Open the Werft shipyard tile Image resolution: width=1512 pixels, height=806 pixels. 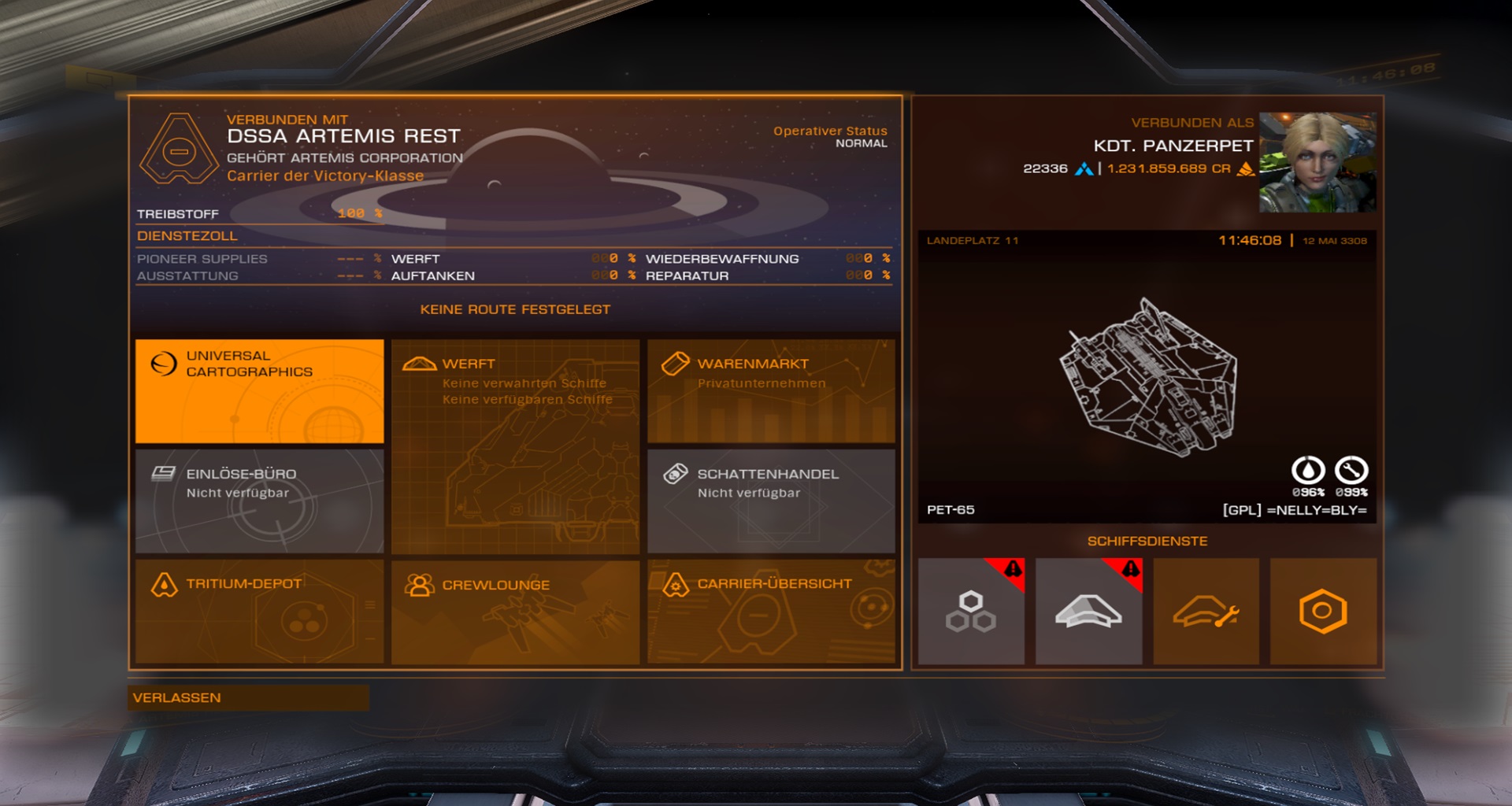515,446
